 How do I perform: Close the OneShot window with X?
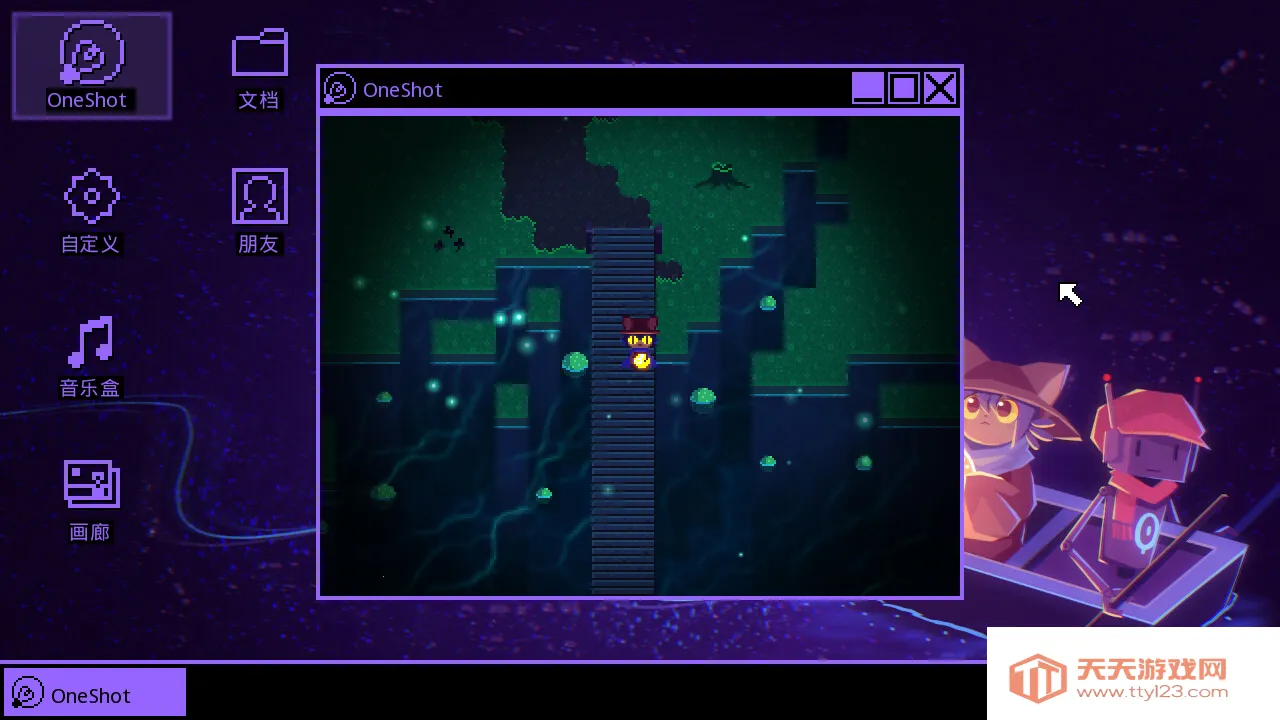[940, 89]
